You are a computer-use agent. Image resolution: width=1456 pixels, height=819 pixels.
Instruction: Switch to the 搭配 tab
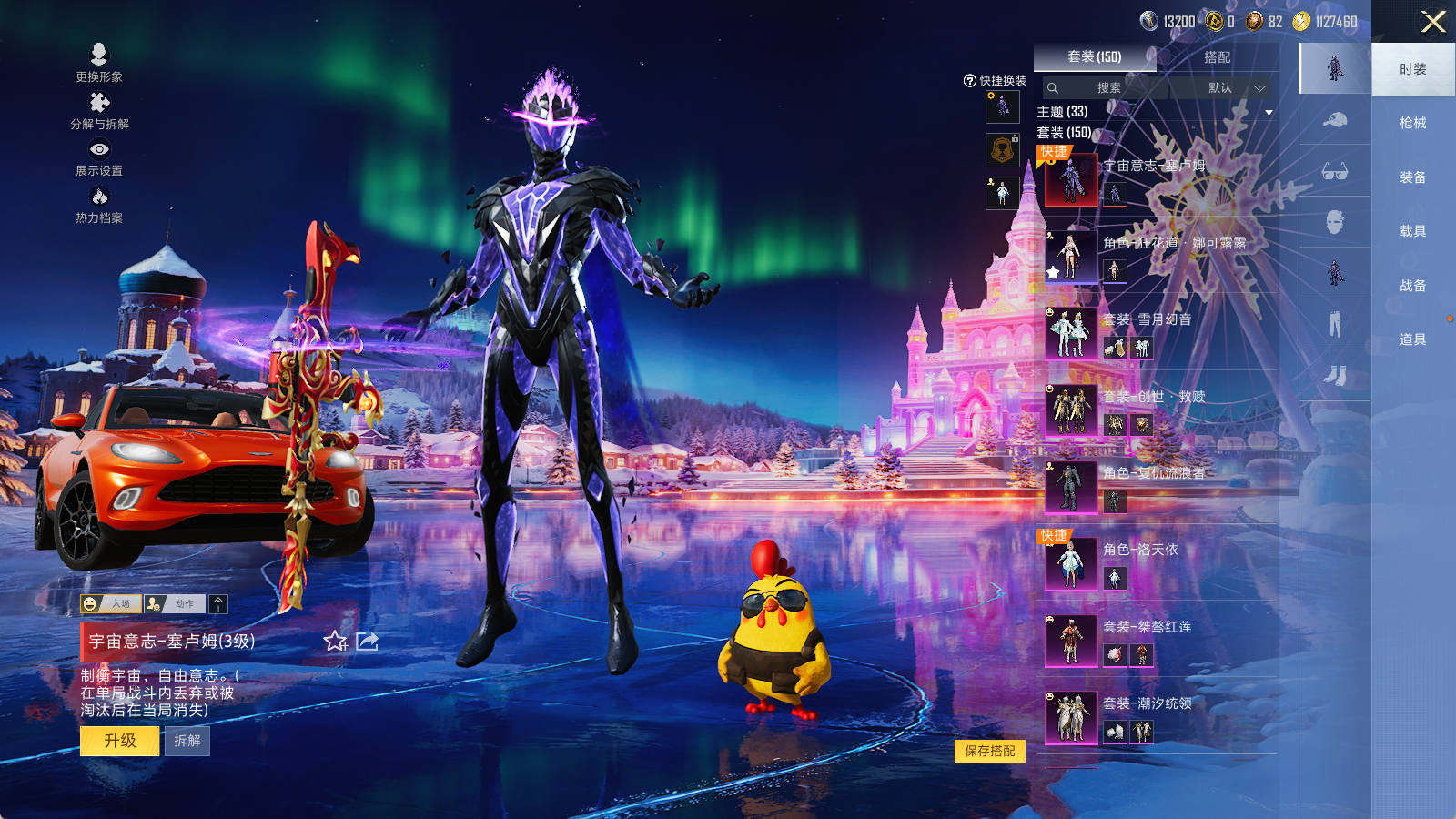pyautogui.click(x=1217, y=57)
